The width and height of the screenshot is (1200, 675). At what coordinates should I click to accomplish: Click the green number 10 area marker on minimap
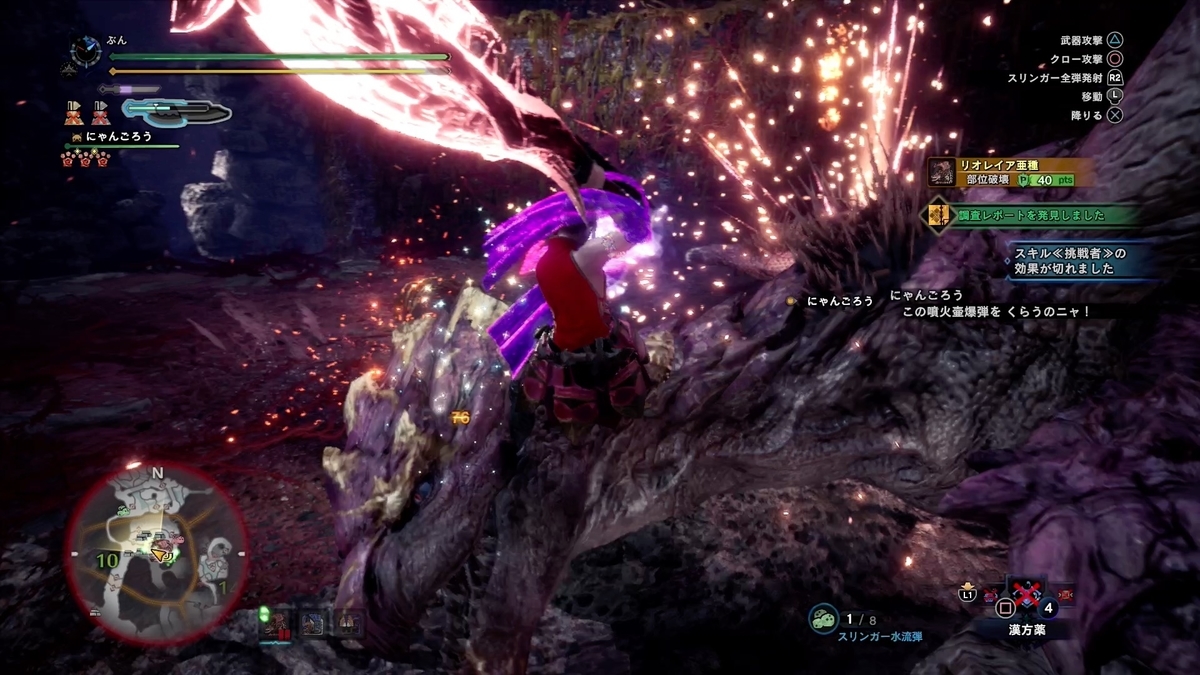107,561
